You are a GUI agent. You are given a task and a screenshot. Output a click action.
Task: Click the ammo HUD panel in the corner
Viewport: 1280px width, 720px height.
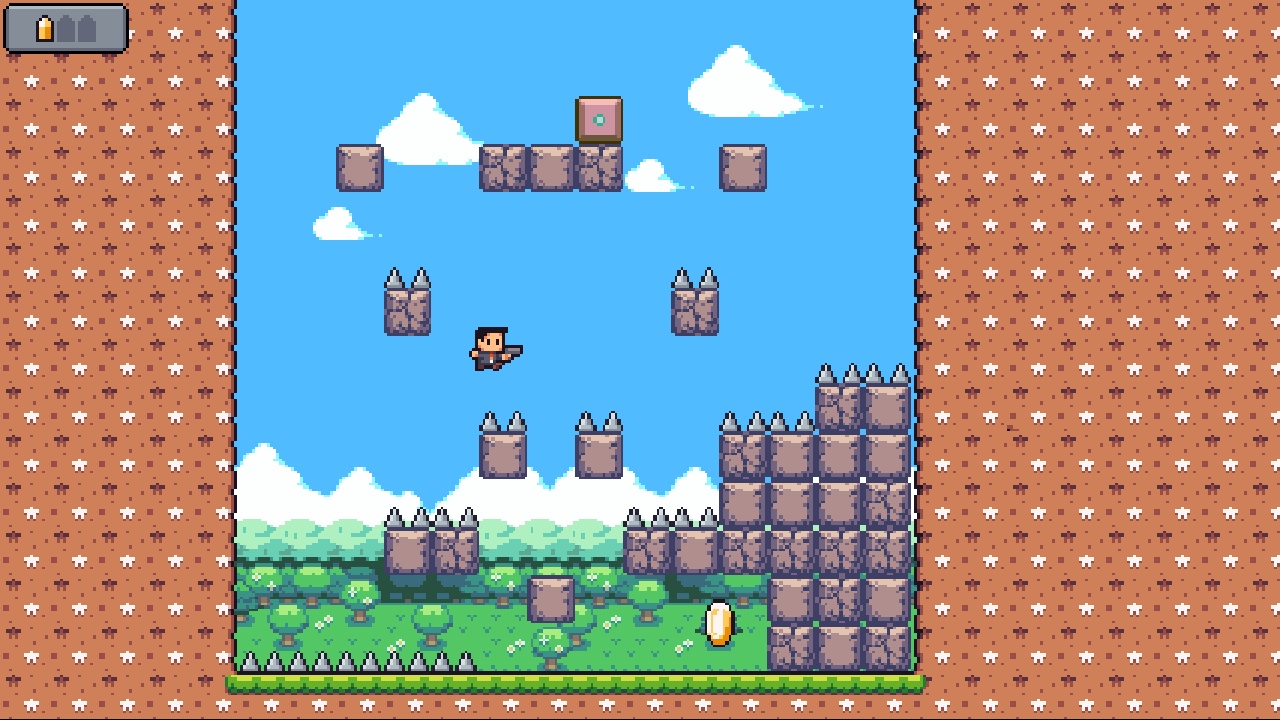pos(65,28)
